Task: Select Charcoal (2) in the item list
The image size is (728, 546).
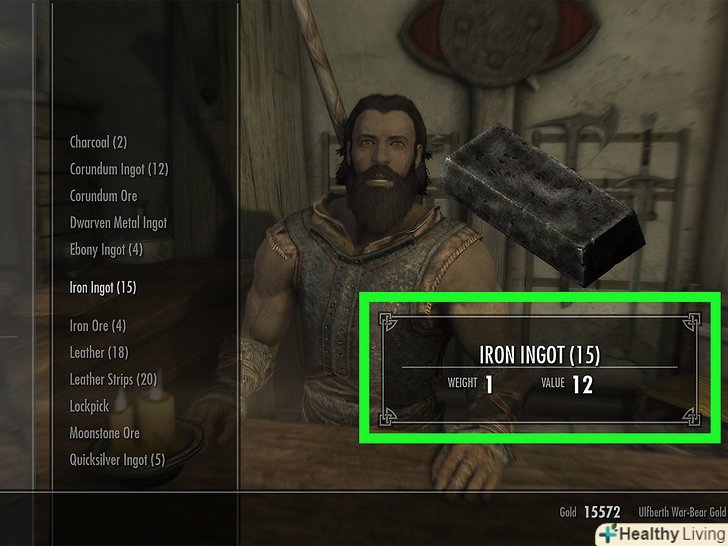Action: click(98, 143)
